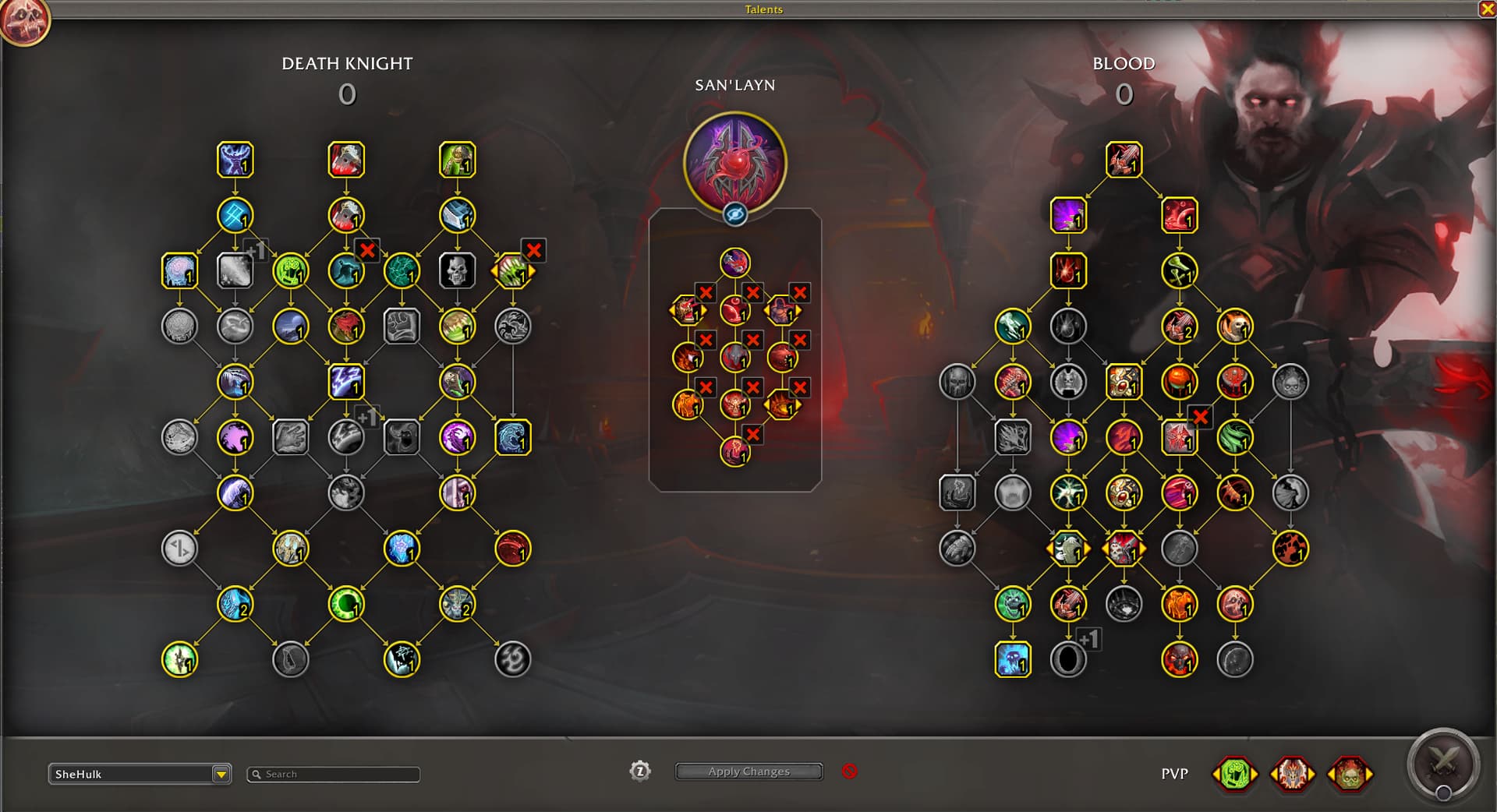
Task: Choose the blue skull square Blood talent
Action: [x=1013, y=659]
